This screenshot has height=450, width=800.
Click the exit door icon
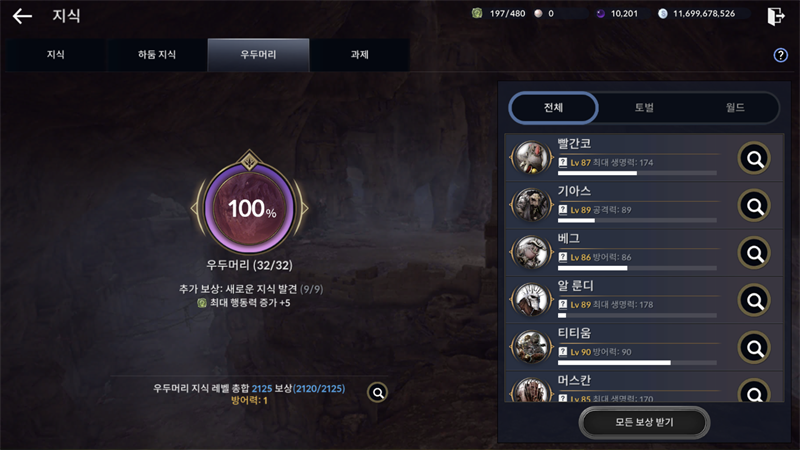point(775,16)
